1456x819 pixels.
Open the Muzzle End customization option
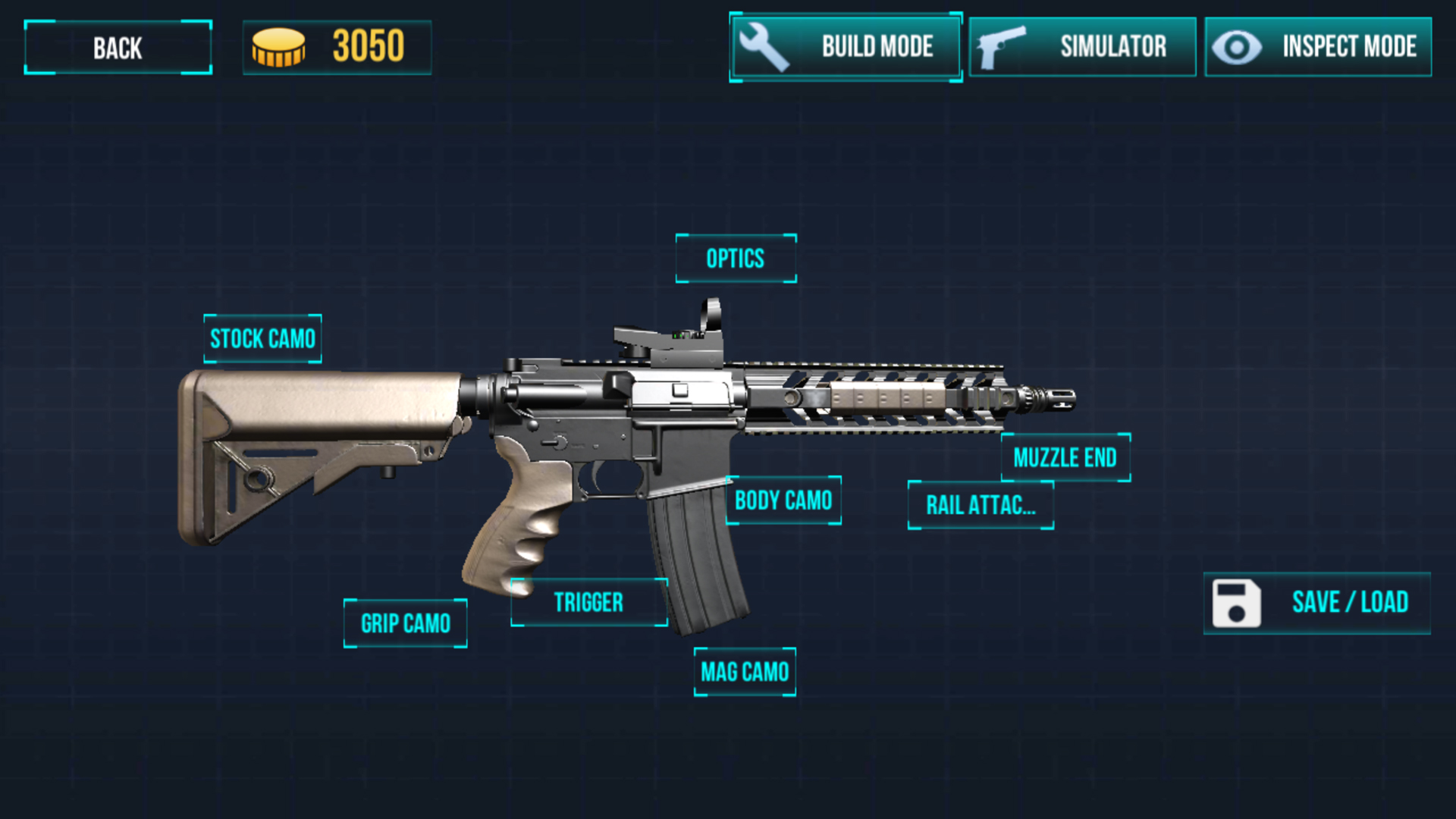click(x=1065, y=456)
